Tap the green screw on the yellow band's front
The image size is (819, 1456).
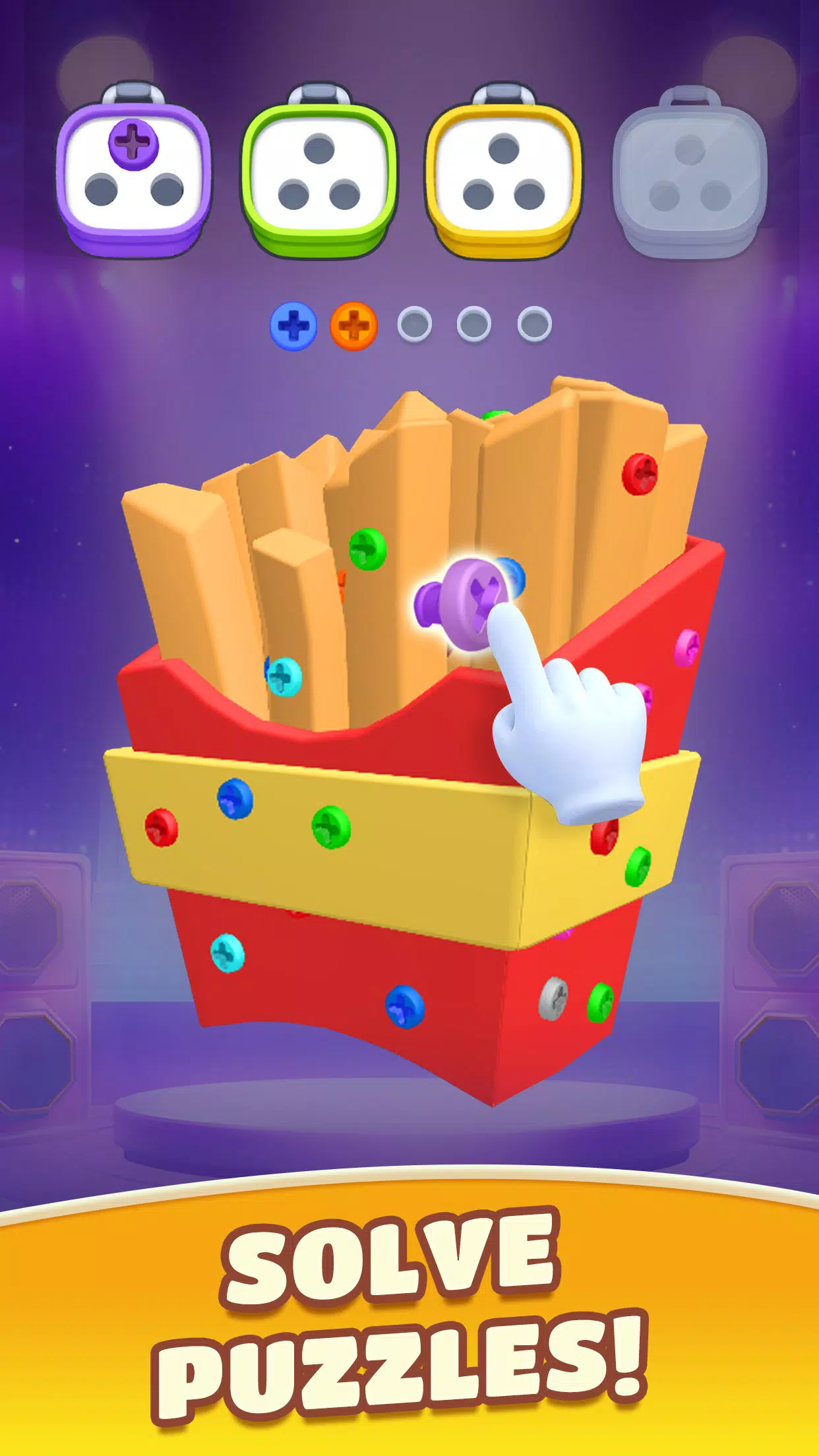pos(331,826)
